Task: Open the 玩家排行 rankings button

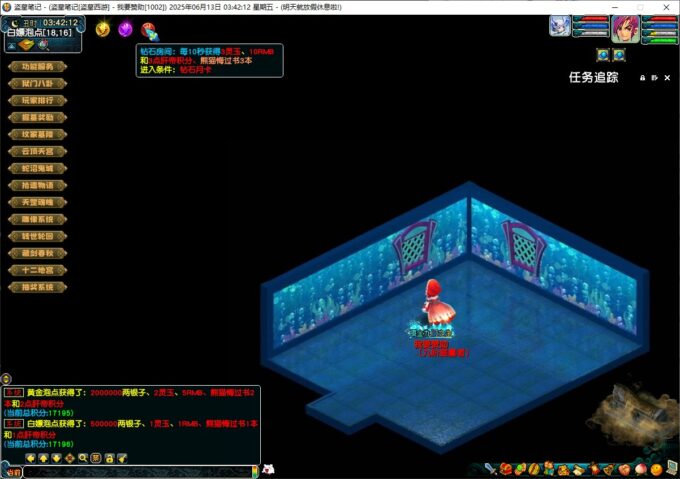Action: (36, 100)
